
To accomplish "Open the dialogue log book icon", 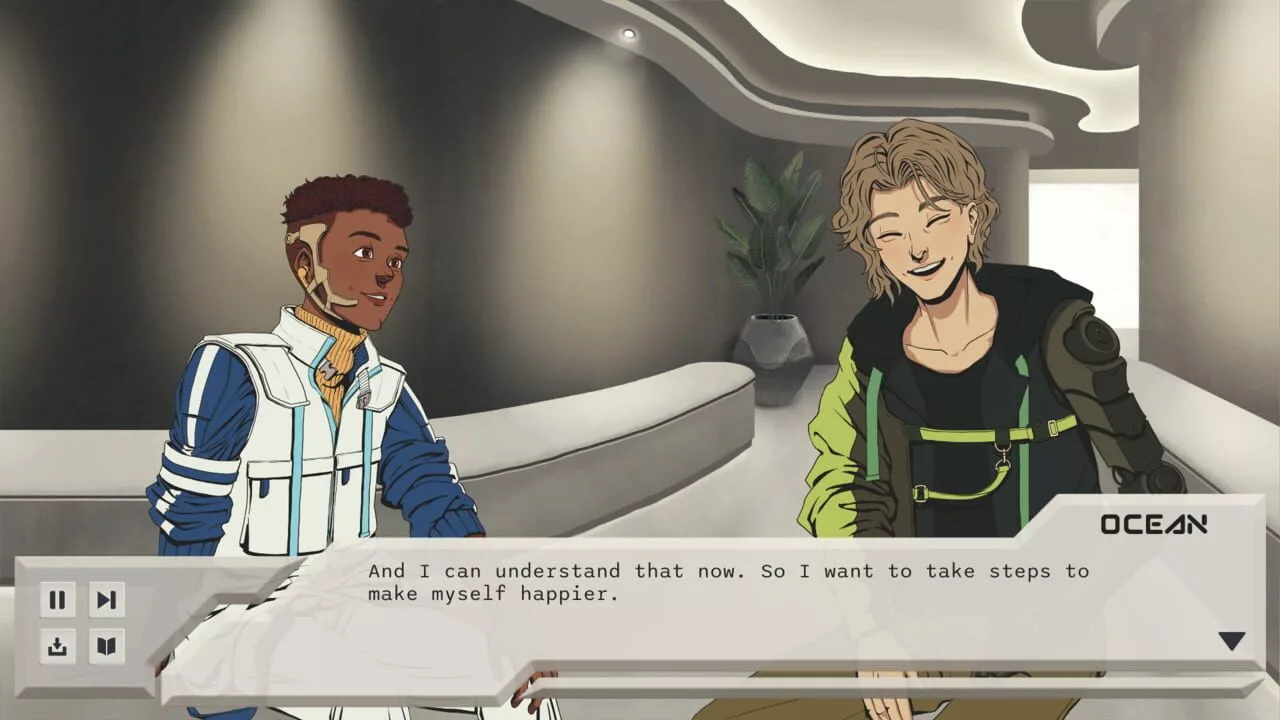I will coord(105,646).
